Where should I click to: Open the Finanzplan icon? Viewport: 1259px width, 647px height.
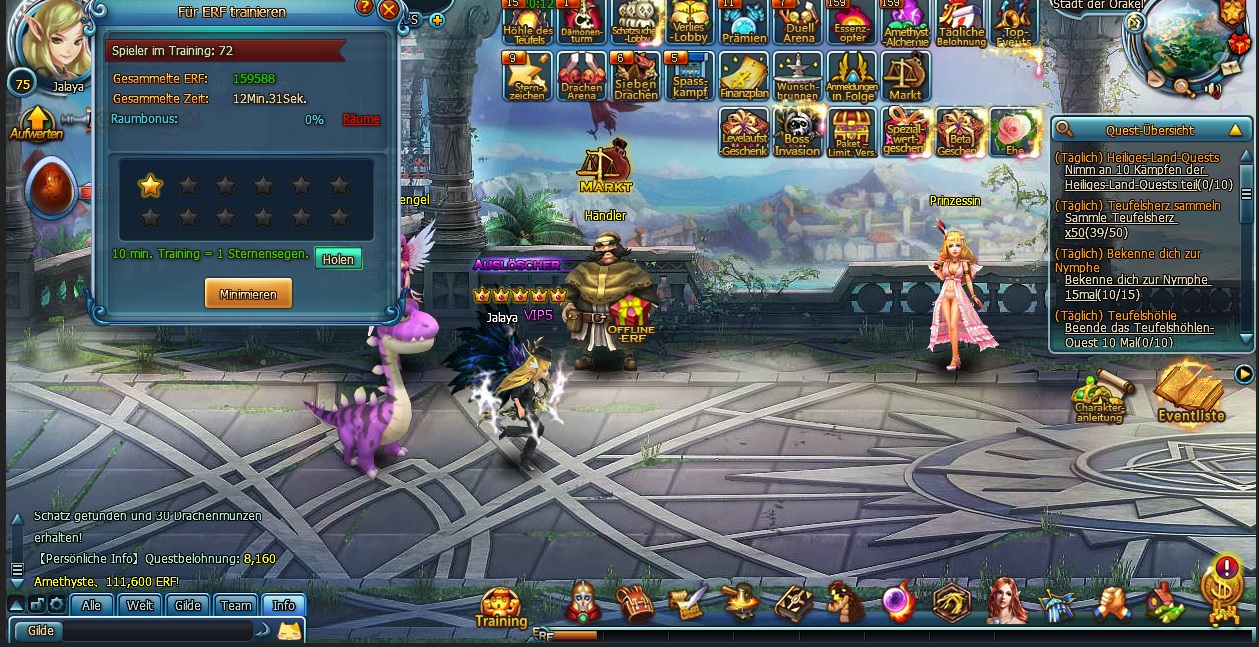point(743,77)
